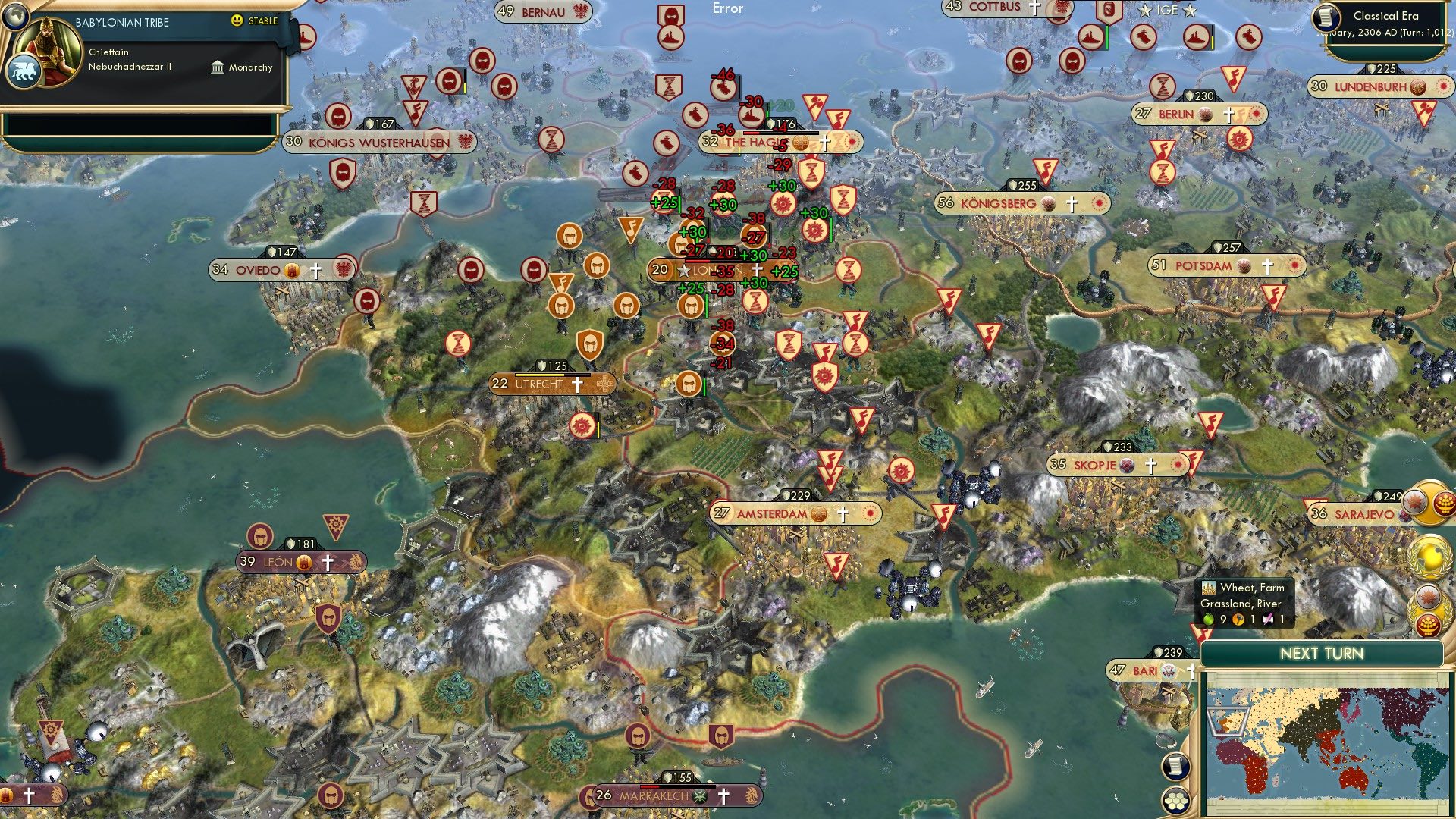Click the Königsberg city name banner

coord(997,203)
